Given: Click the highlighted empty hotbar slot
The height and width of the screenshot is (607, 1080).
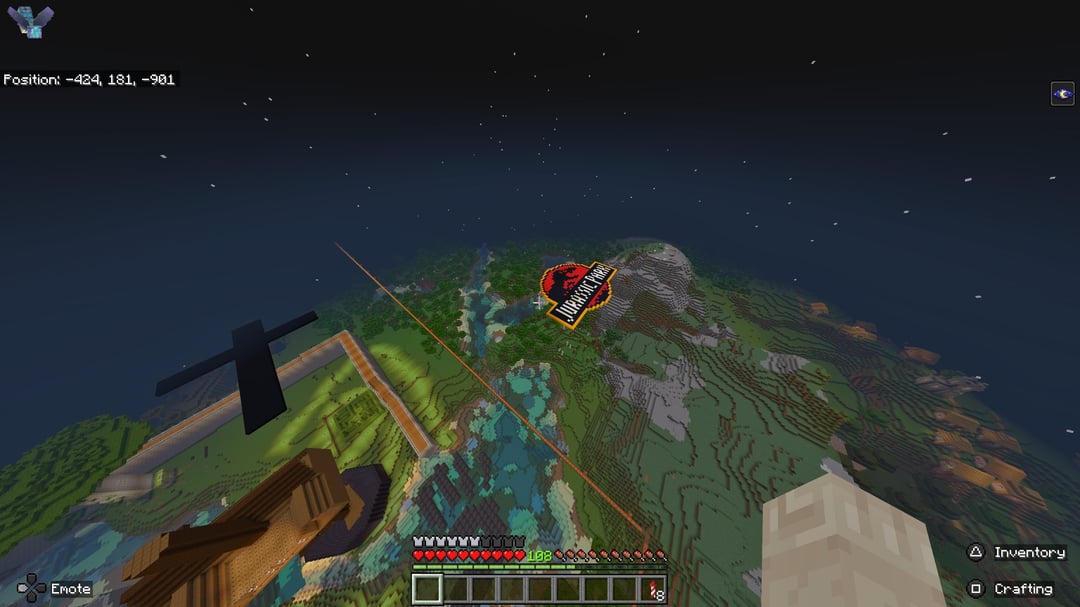Looking at the screenshot, I should [x=427, y=589].
